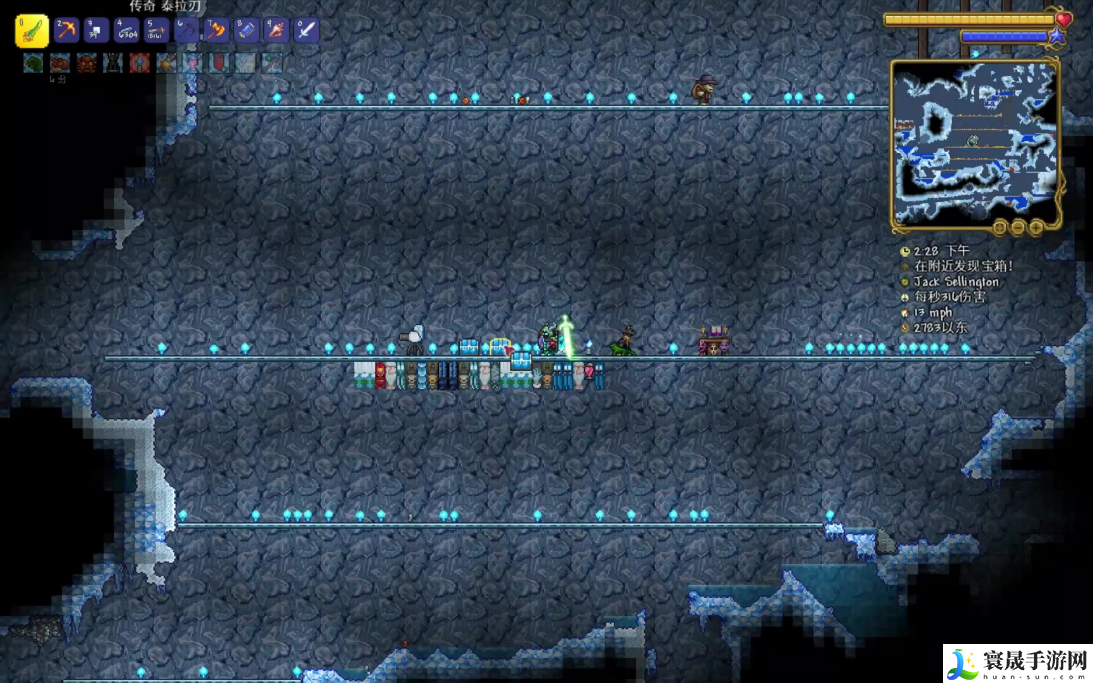Click the clock time info icon
Viewport: 1093px width, 683px height.
905,252
